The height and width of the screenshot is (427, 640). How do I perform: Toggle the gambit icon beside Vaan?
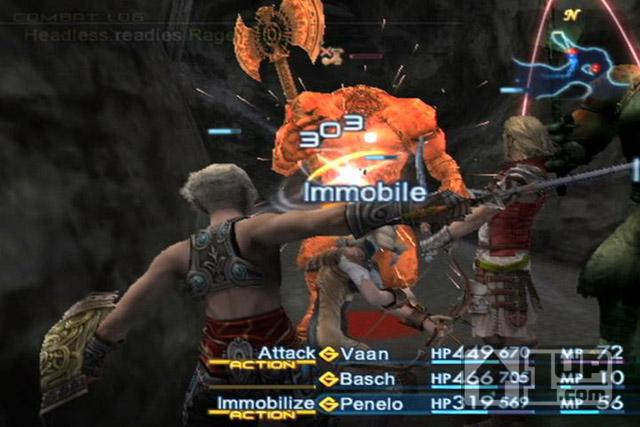(x=329, y=353)
